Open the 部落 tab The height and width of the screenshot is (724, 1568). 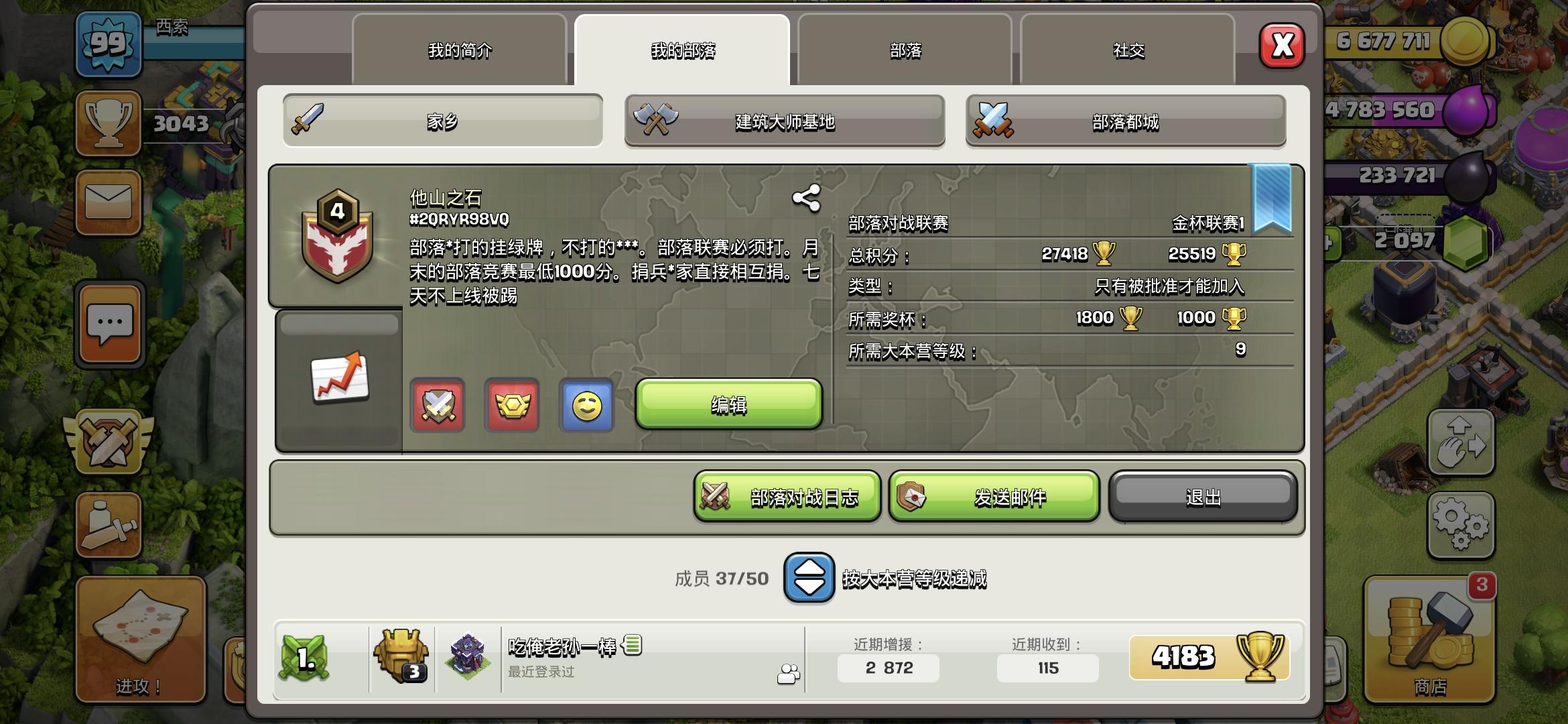[x=903, y=50]
